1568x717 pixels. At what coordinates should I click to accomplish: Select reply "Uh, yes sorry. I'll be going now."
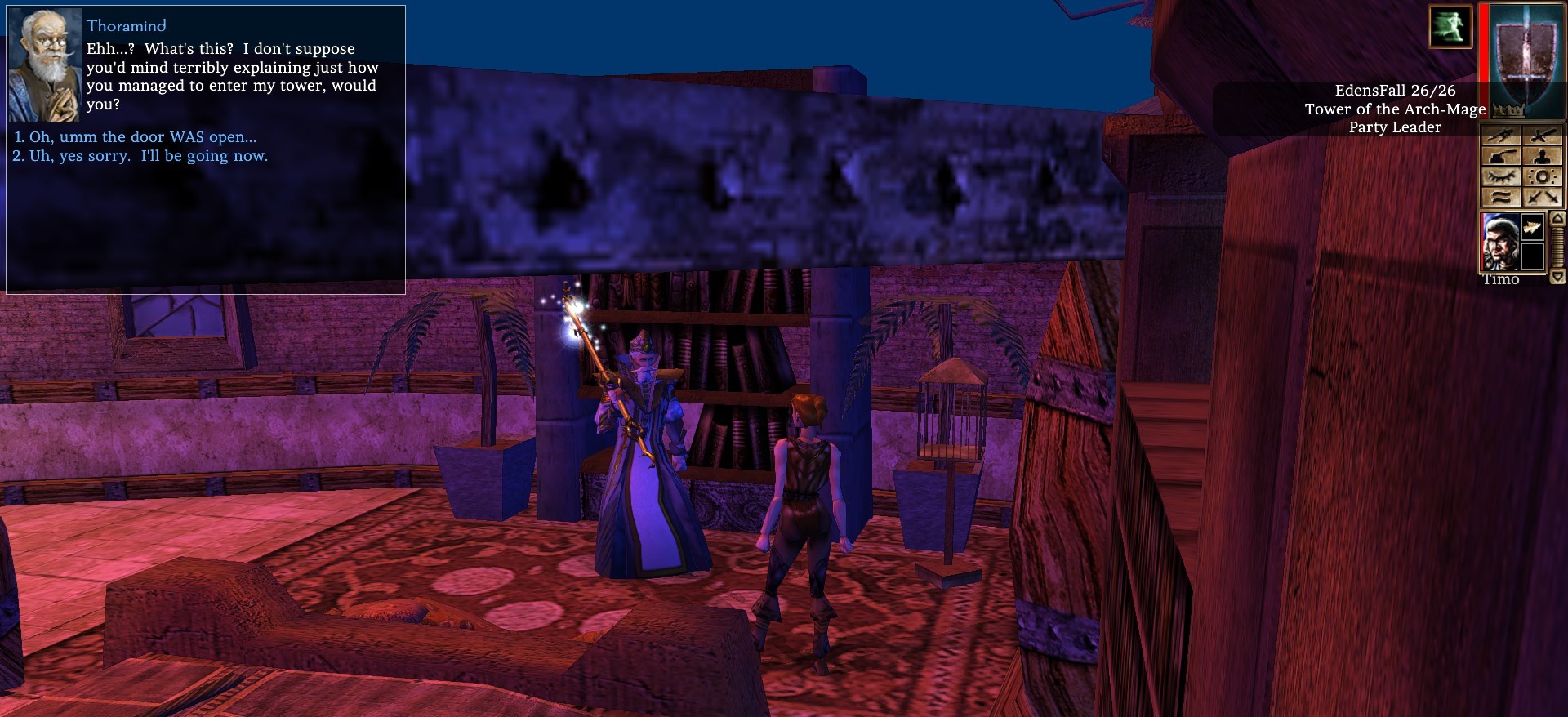(148, 156)
